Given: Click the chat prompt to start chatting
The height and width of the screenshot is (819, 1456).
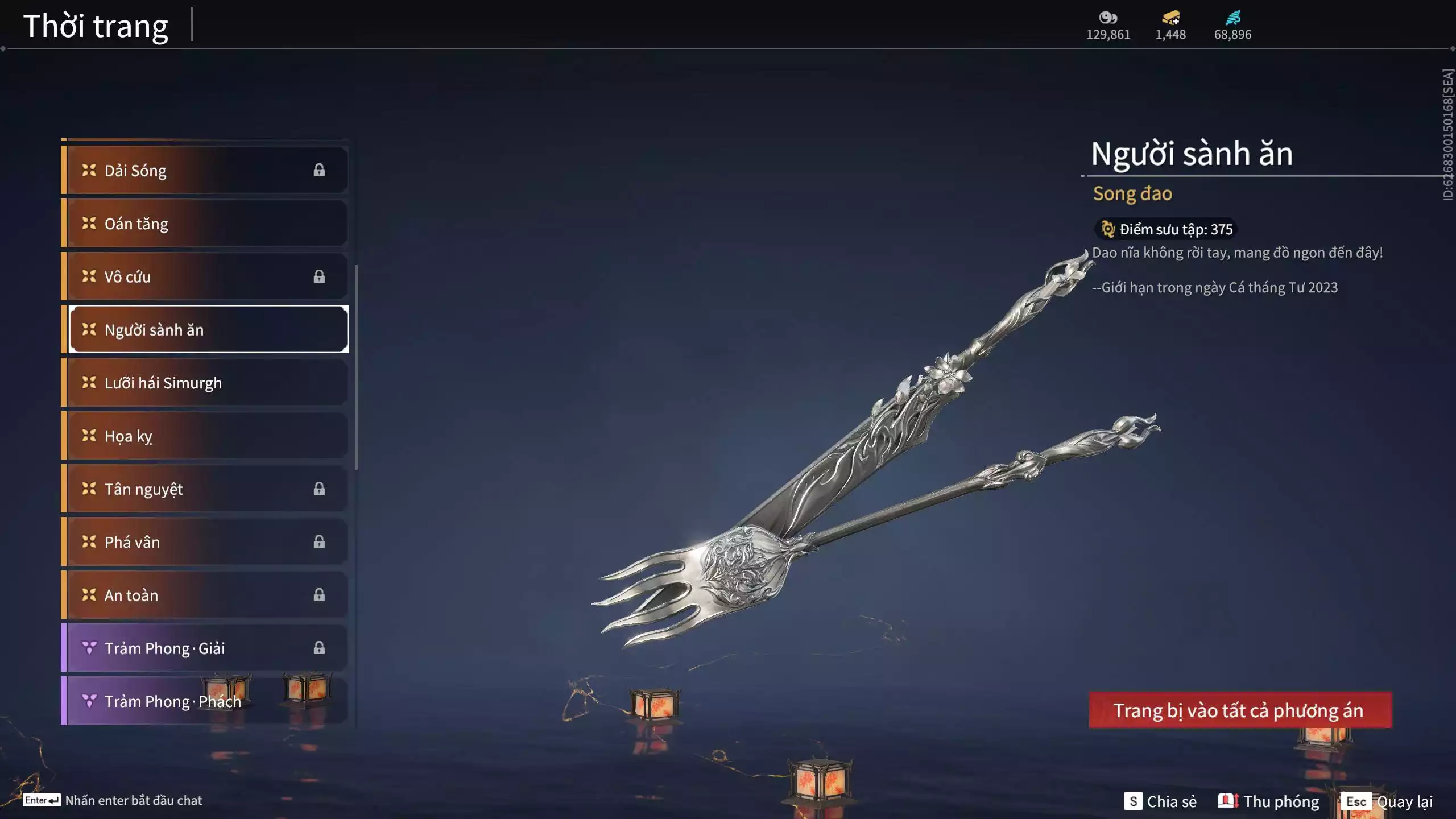Looking at the screenshot, I should 114,800.
